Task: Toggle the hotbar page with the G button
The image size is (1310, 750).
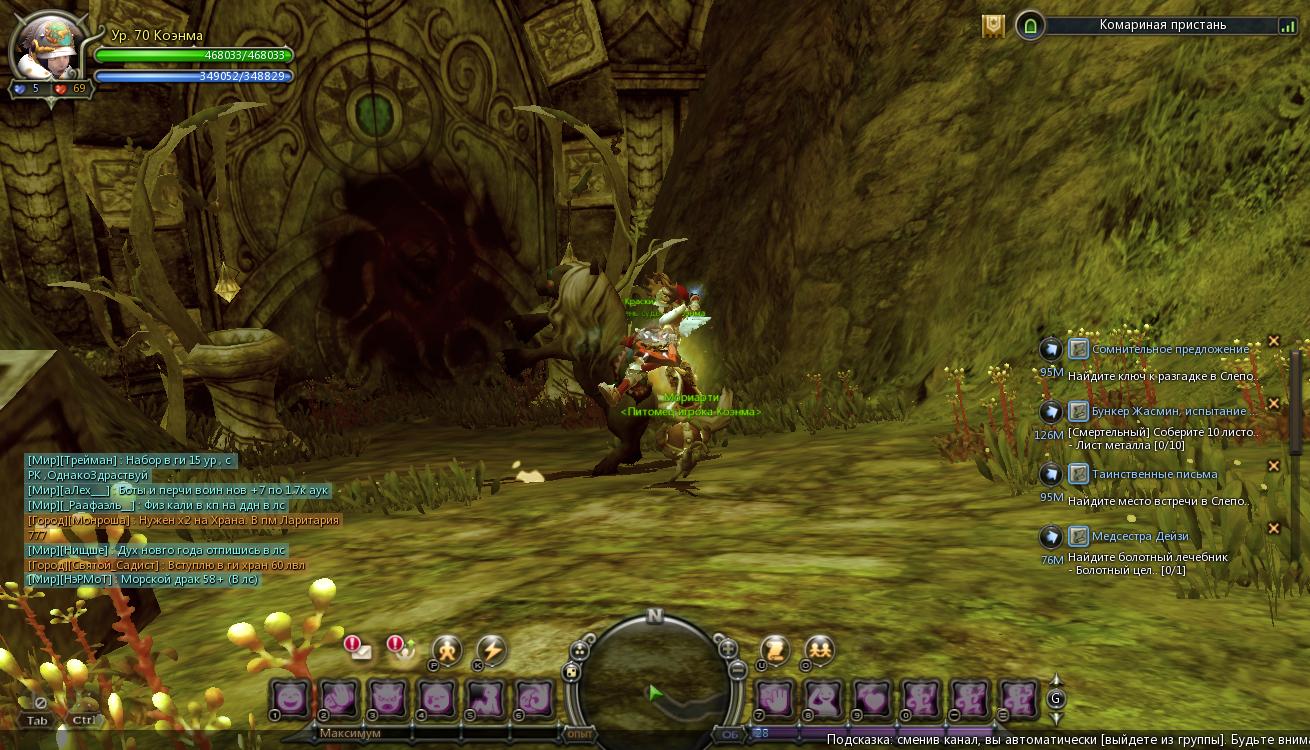Action: [x=1056, y=698]
